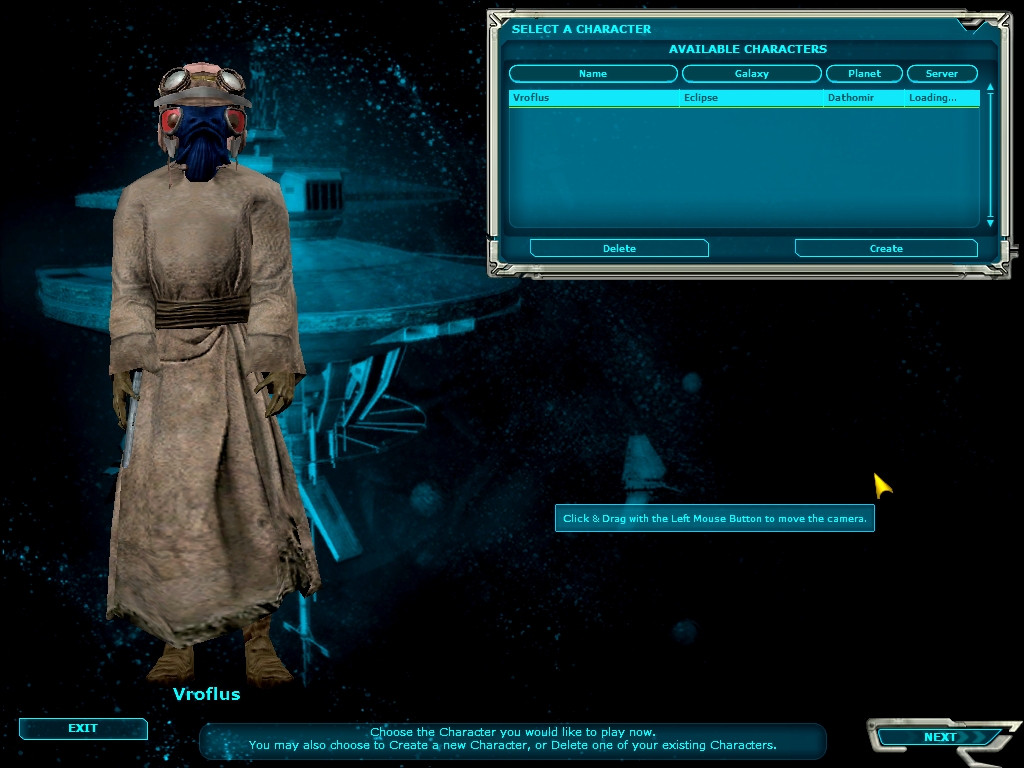Sort characters by Name column

(593, 73)
